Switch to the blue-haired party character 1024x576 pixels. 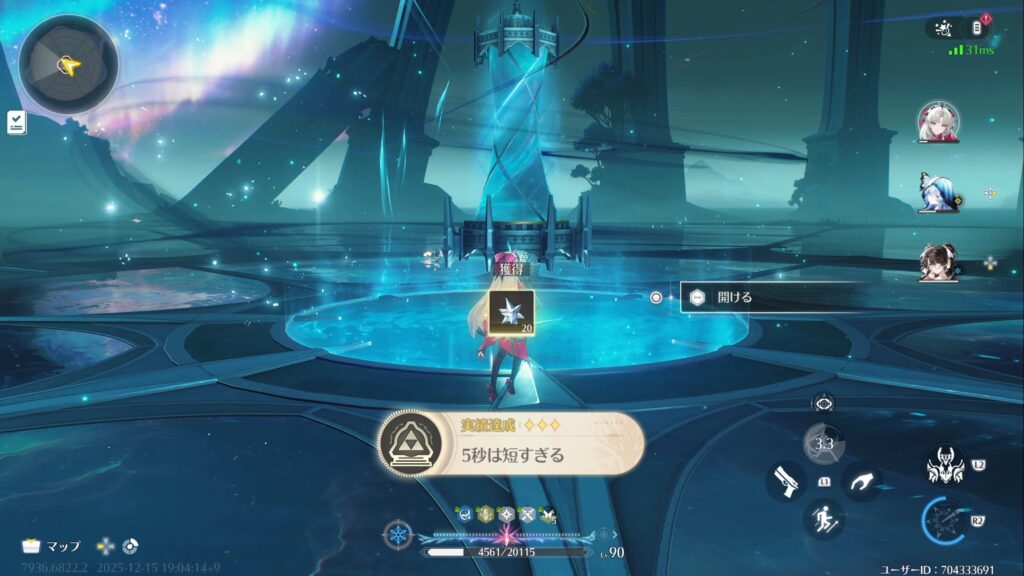pos(938,192)
